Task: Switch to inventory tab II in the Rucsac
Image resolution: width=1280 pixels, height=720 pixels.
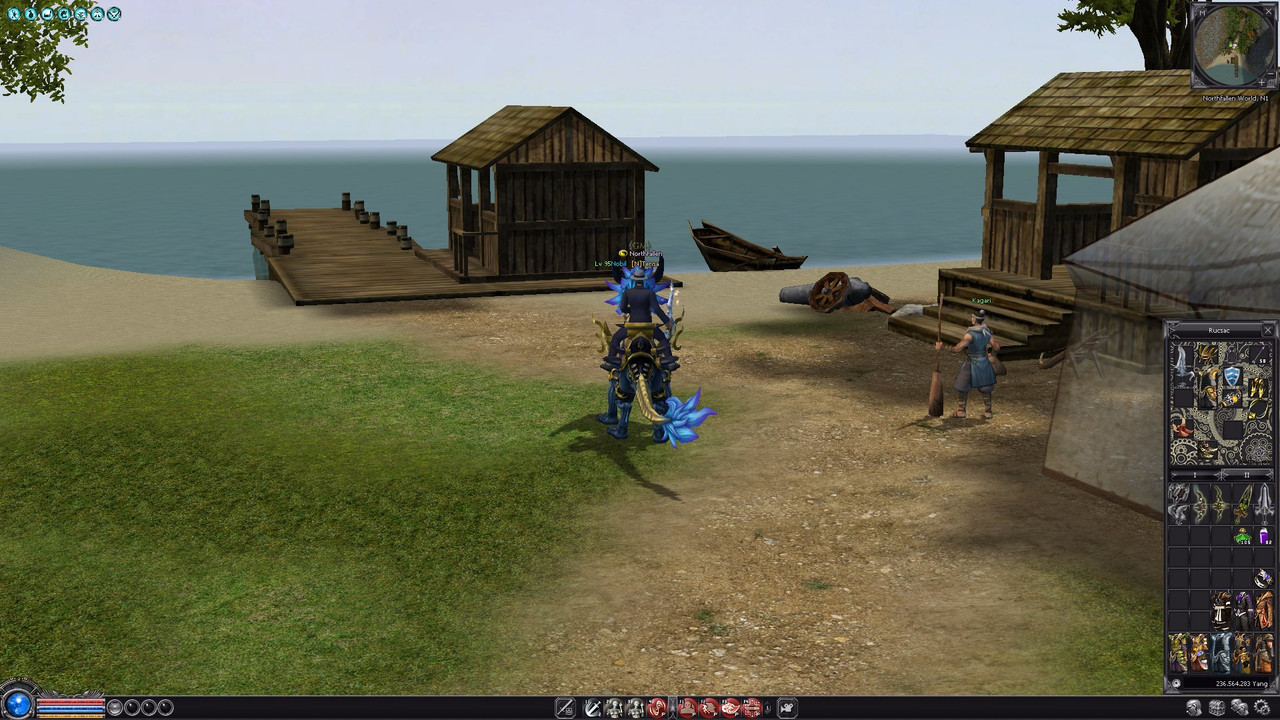Action: point(1248,475)
